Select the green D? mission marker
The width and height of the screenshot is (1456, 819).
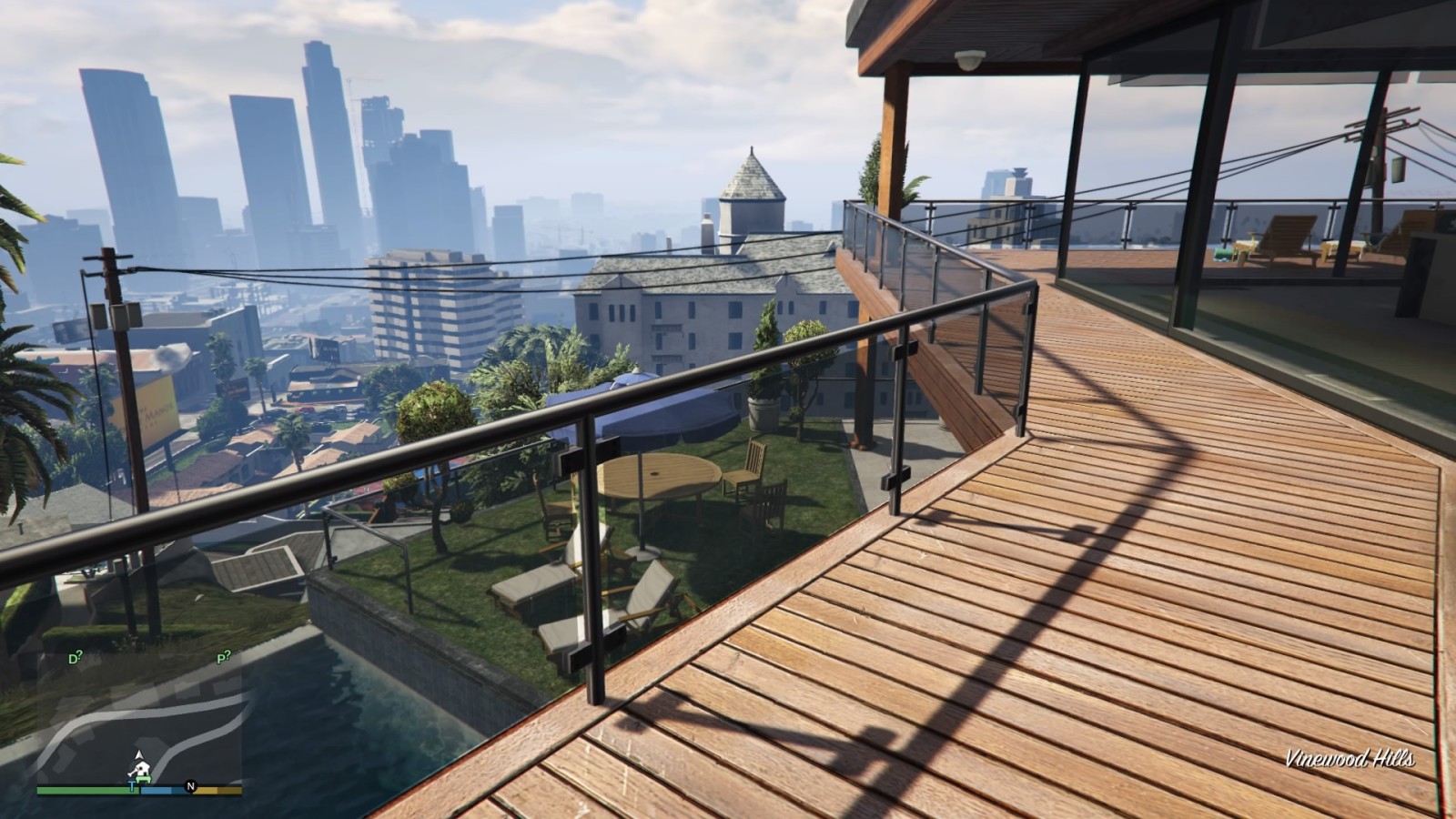point(76,658)
